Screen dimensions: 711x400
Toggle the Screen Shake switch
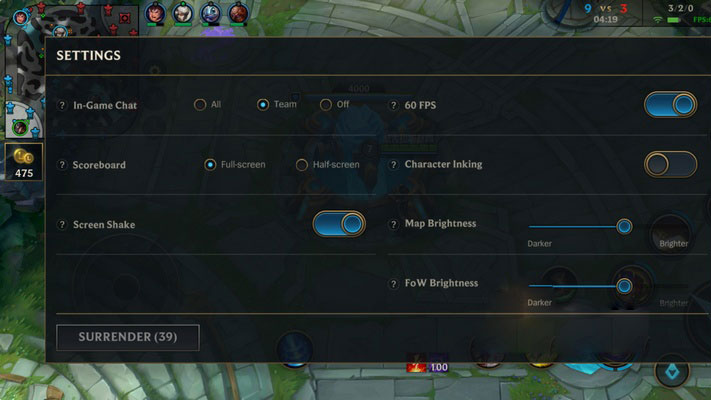[339, 224]
